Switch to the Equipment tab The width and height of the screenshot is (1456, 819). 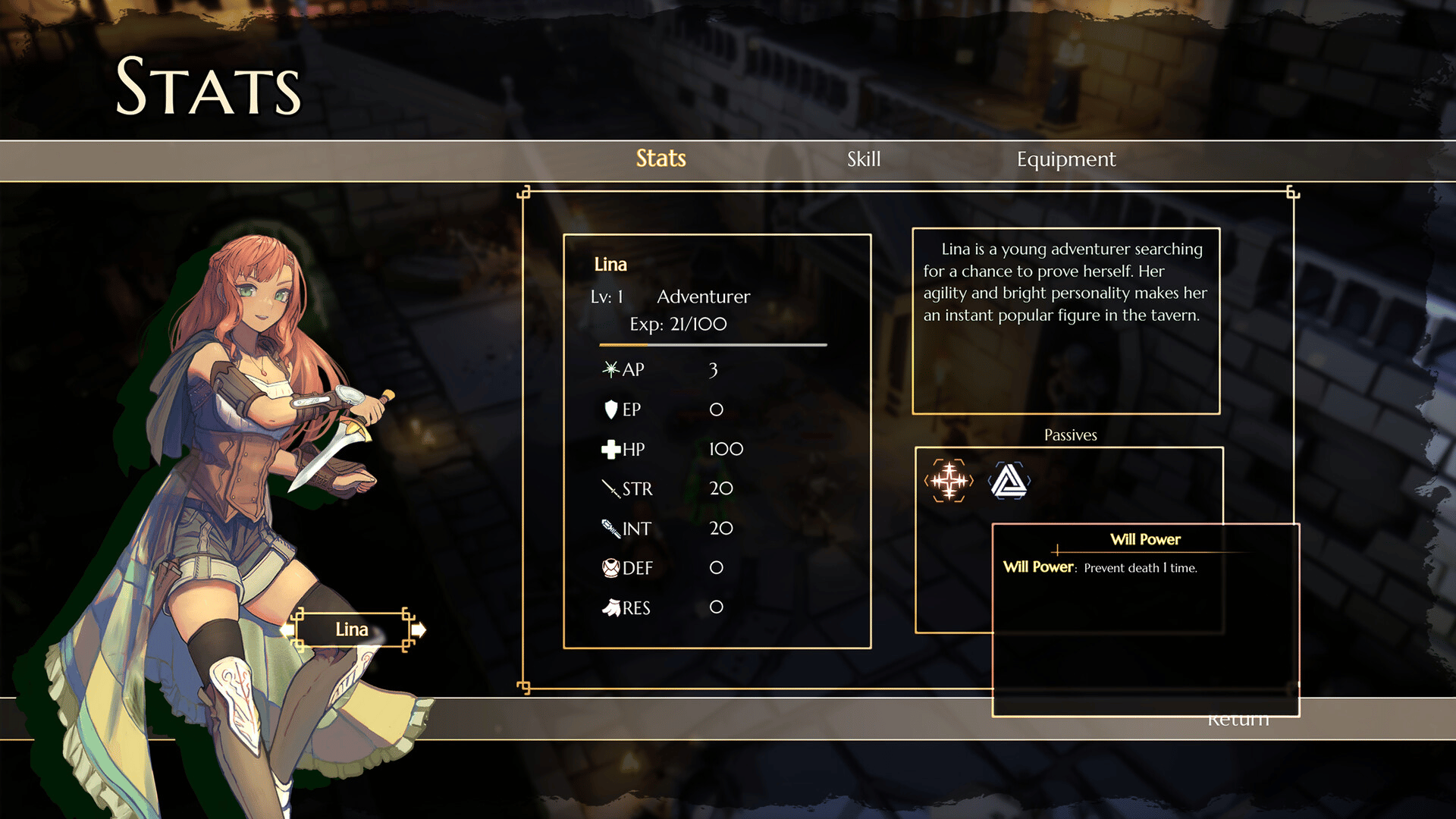(x=1065, y=159)
